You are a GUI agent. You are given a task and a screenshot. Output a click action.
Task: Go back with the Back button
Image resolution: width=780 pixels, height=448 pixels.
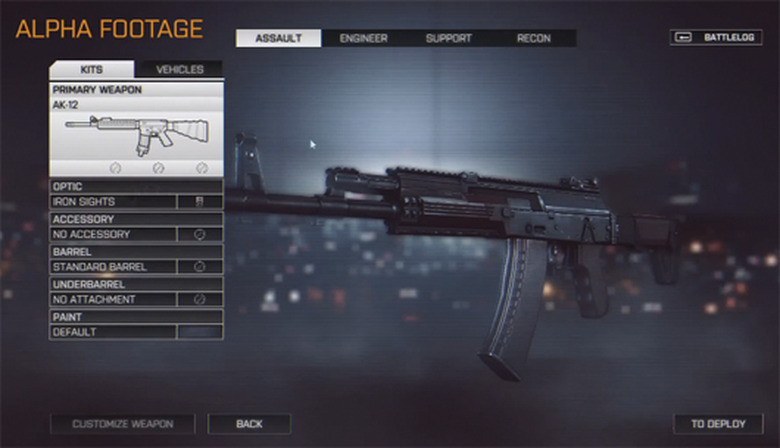click(249, 424)
